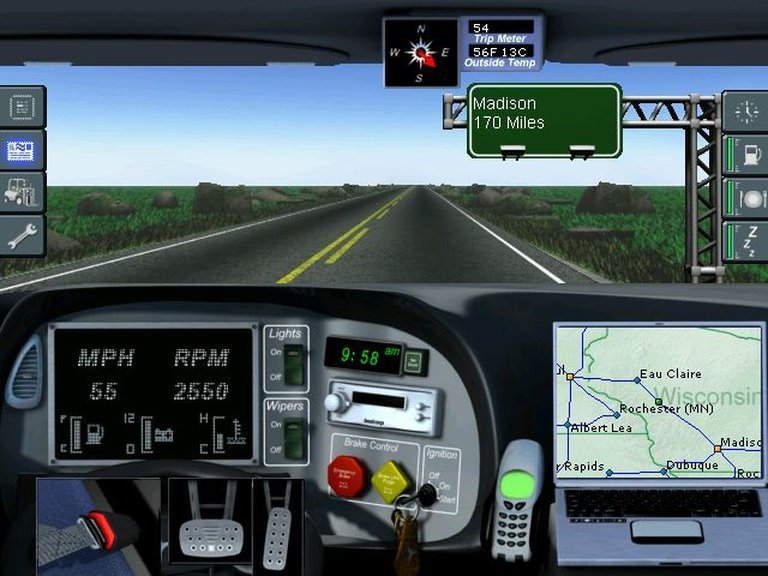Screen dimensions: 768x576
Task: Click the plate and cutlery food icon
Action: [x=746, y=197]
